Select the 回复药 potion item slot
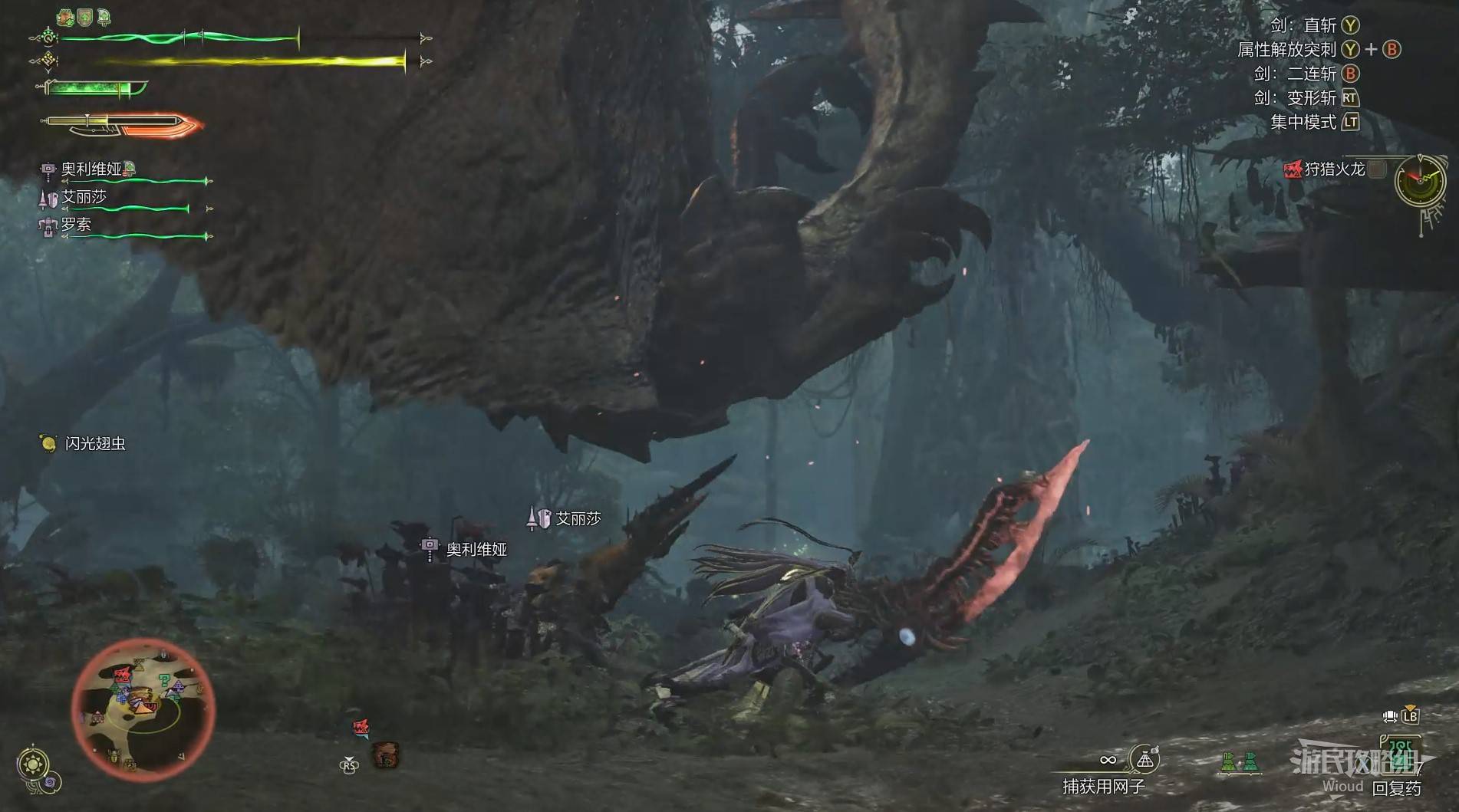The image size is (1459, 812). pyautogui.click(x=1398, y=786)
